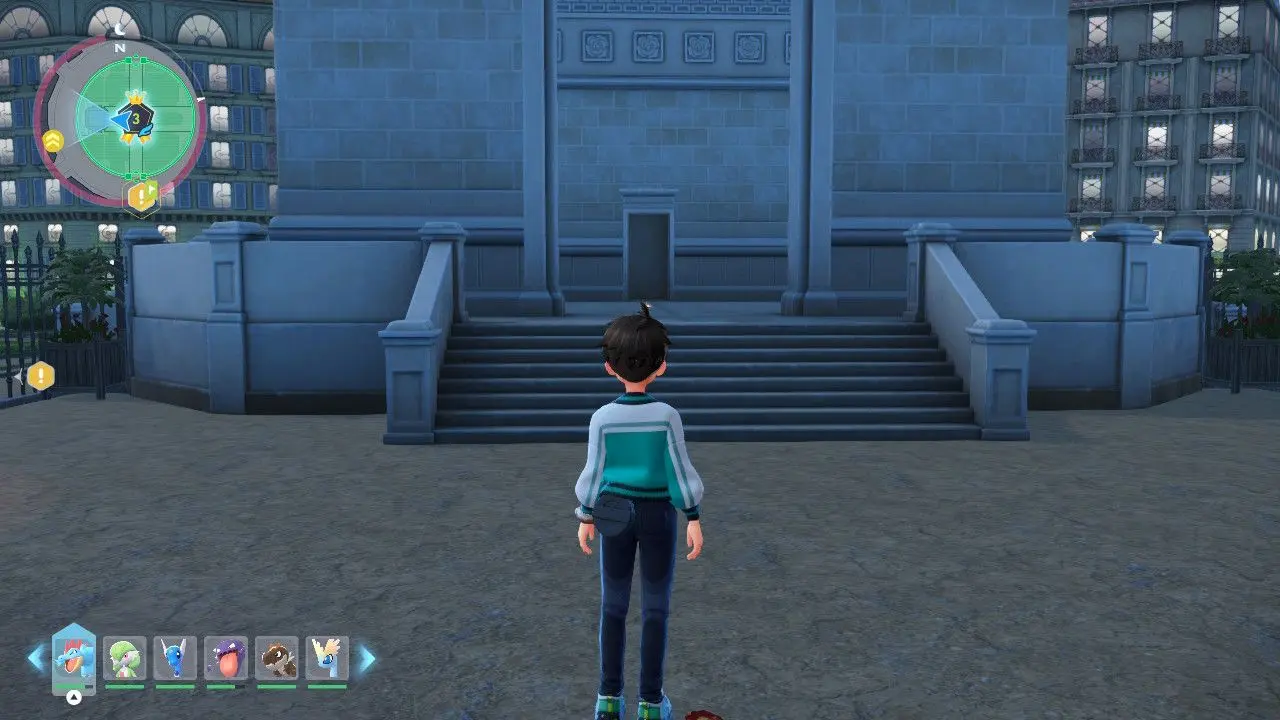Image resolution: width=1280 pixels, height=720 pixels.
Task: Choose the last party slot with the winged blue Pokémon
Action: pos(327,659)
